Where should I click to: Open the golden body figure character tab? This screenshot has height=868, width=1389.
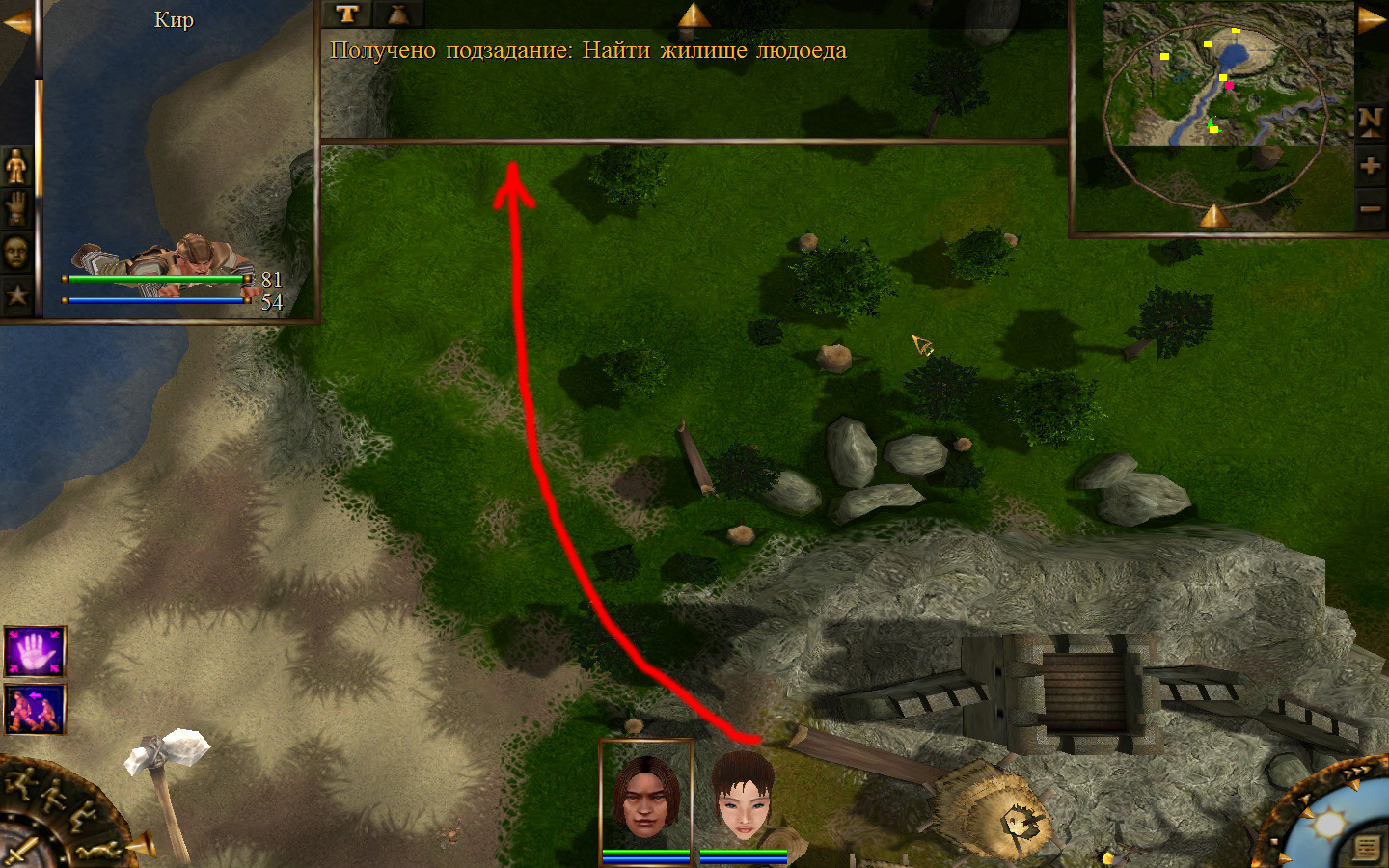pyautogui.click(x=16, y=166)
